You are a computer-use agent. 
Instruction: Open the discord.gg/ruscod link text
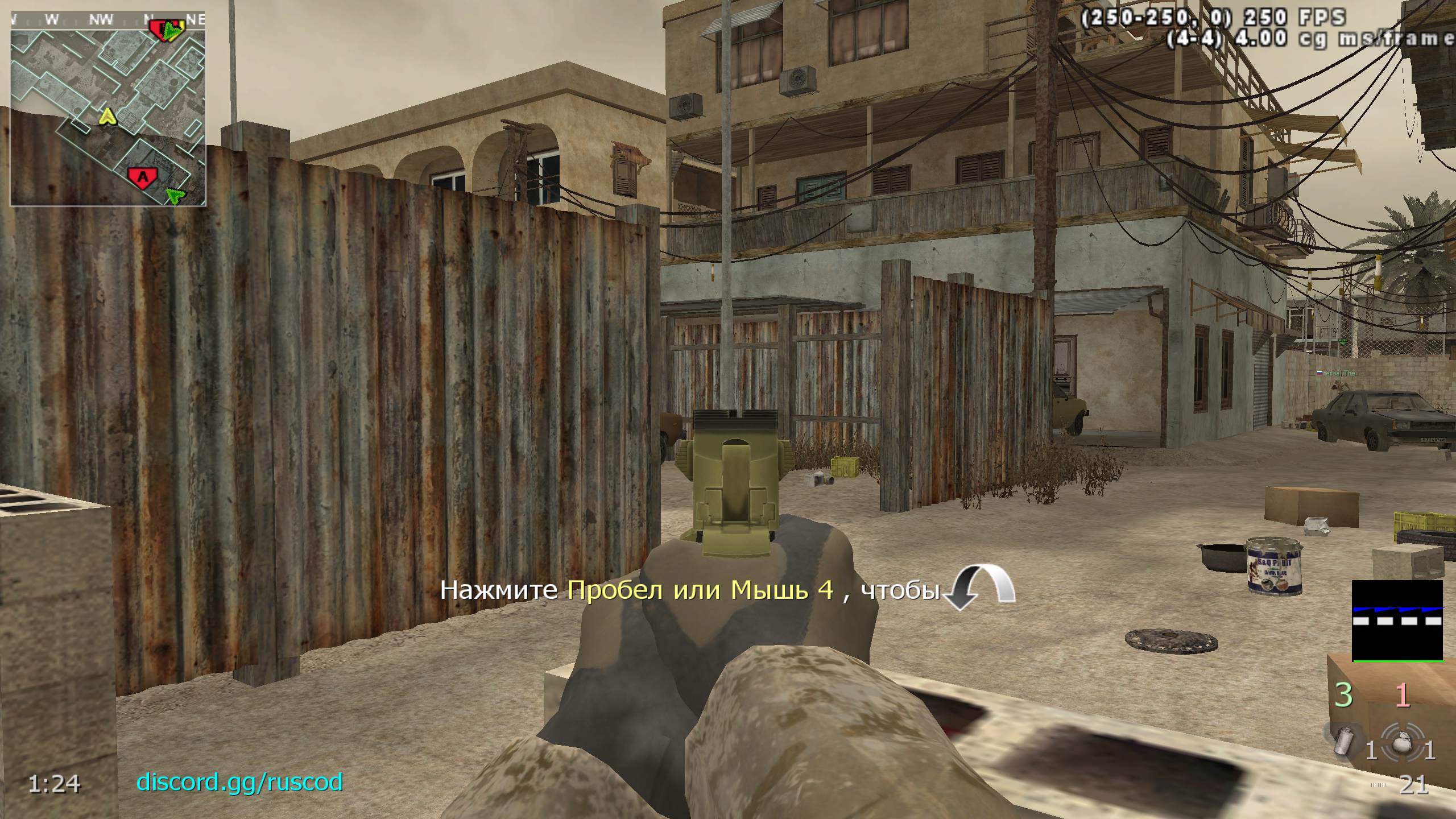click(239, 782)
